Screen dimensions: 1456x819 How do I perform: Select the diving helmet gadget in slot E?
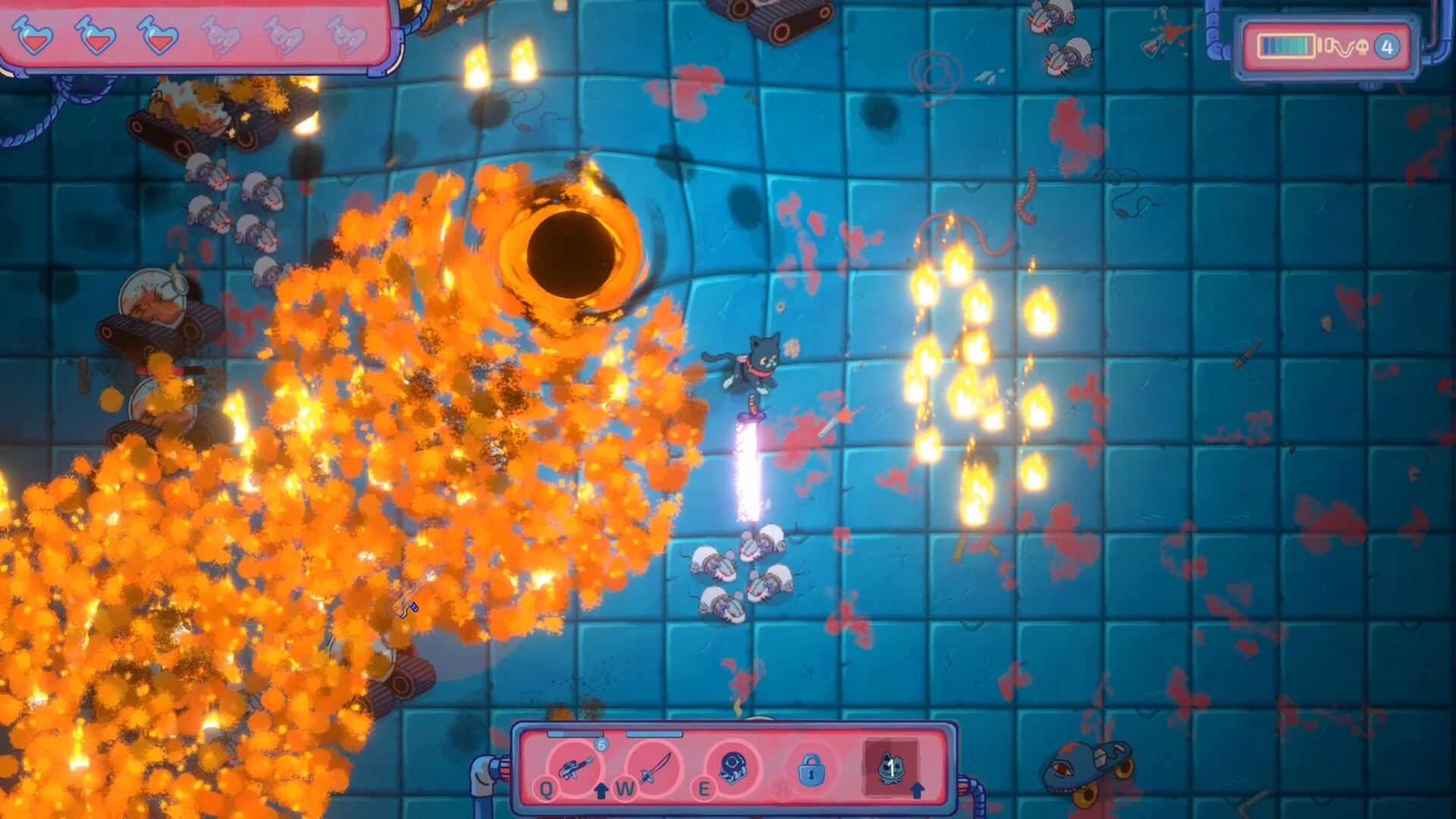click(733, 768)
